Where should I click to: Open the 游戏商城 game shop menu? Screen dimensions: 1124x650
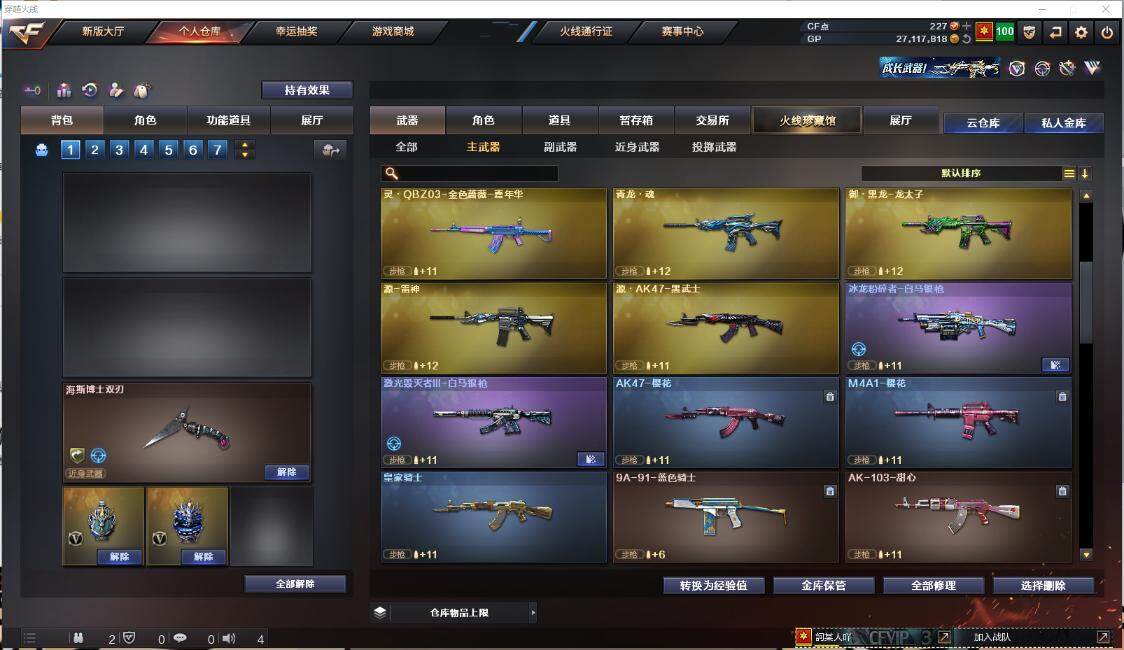(392, 31)
